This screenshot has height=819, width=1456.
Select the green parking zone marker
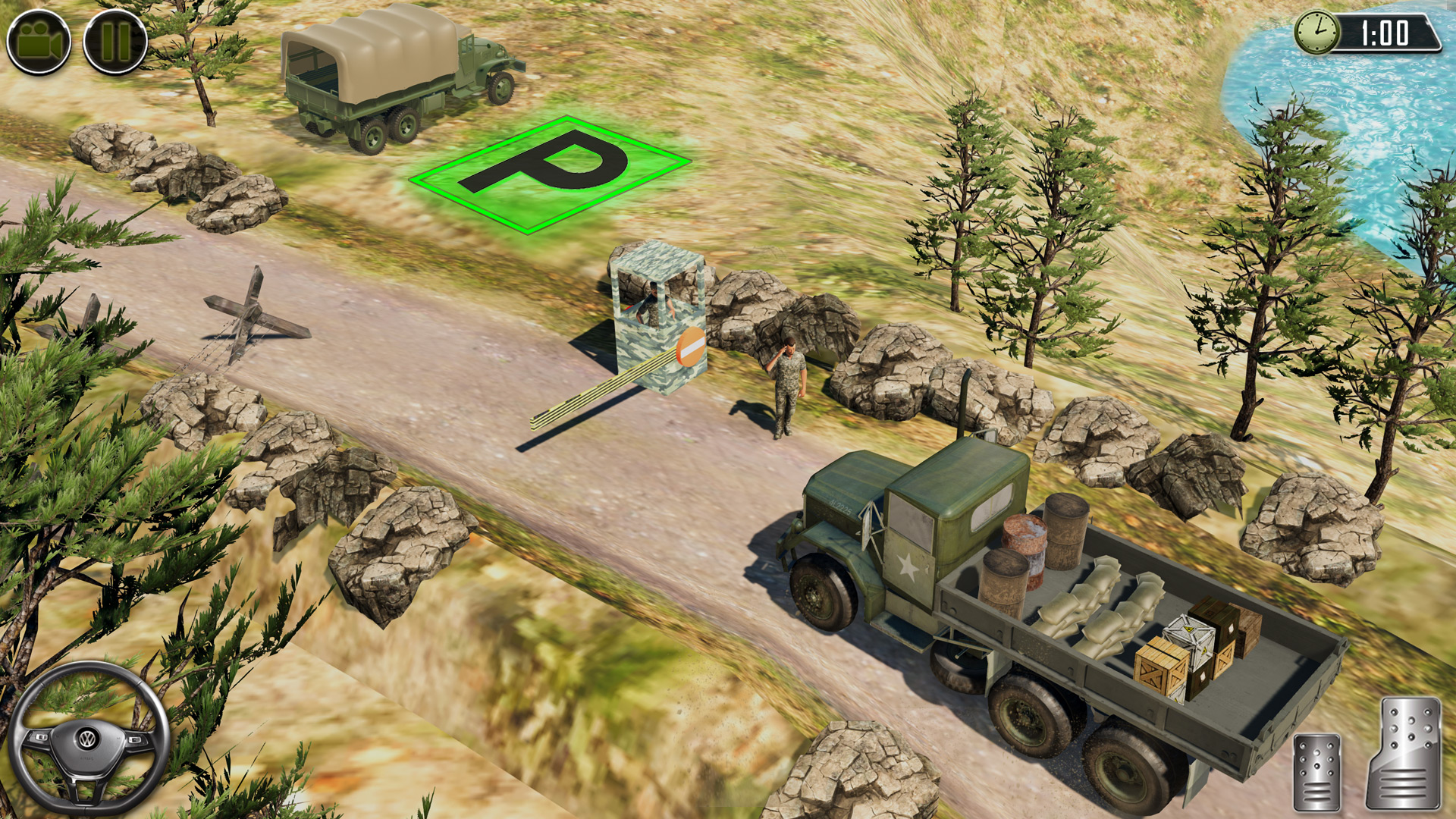546,173
